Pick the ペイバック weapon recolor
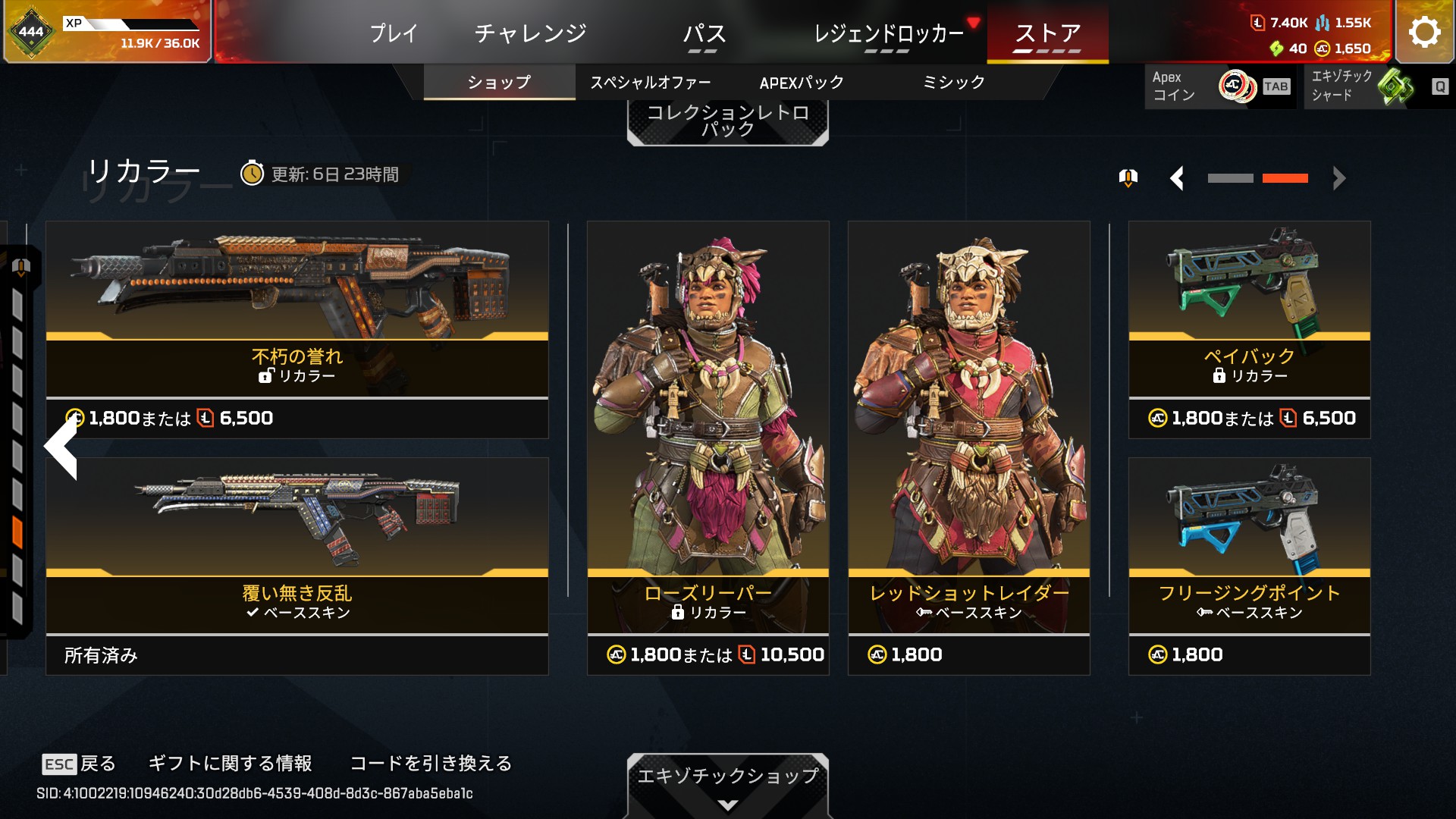Image resolution: width=1456 pixels, height=819 pixels. (1249, 329)
